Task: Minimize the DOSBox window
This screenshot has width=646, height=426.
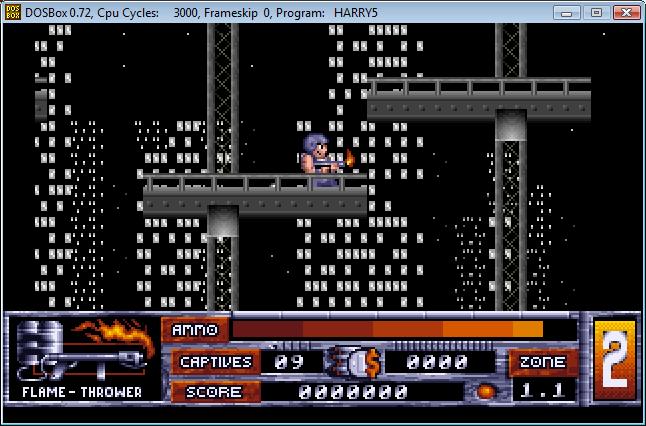Action: pyautogui.click(x=570, y=11)
